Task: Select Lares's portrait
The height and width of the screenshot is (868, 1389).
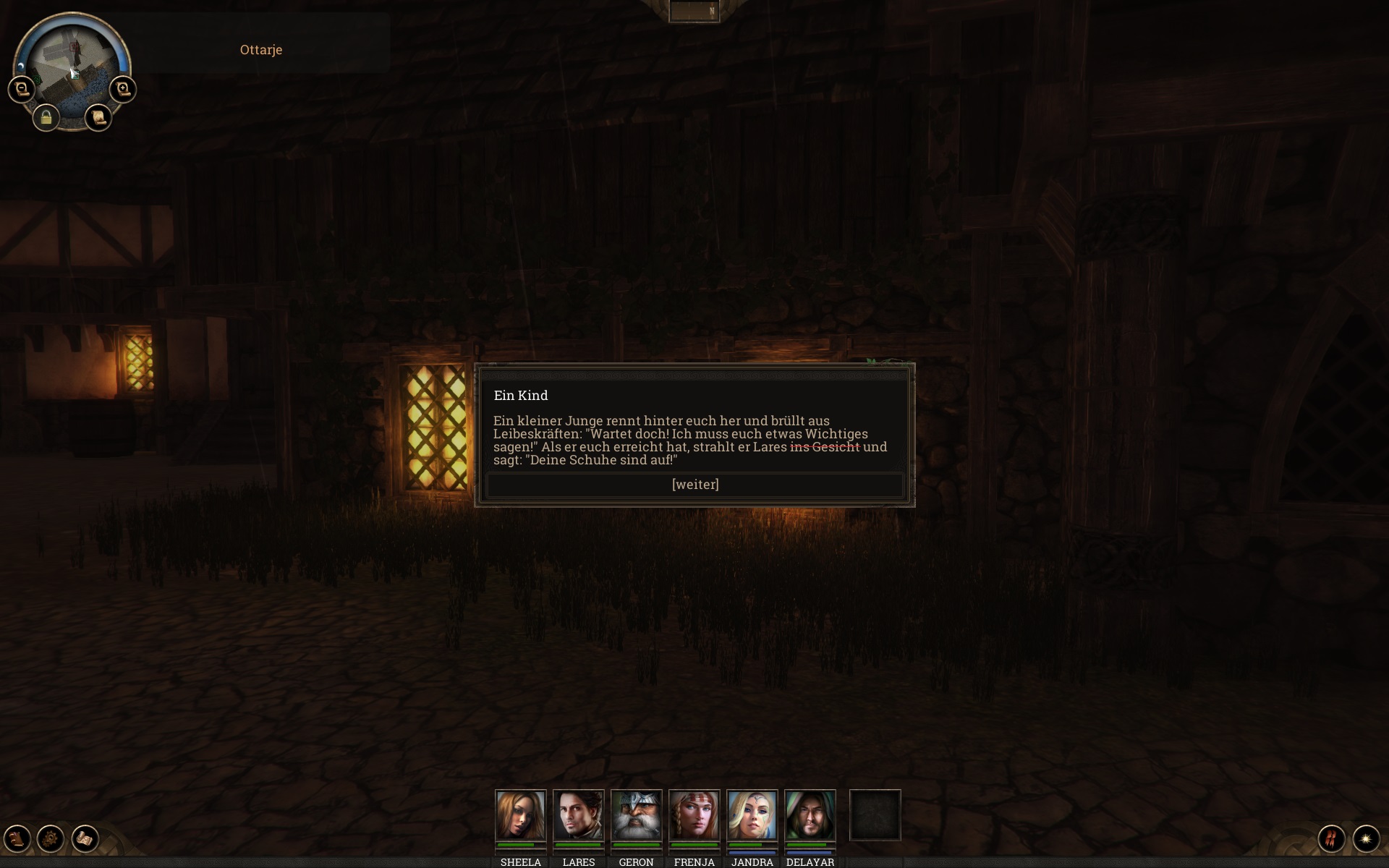Action: [x=578, y=815]
